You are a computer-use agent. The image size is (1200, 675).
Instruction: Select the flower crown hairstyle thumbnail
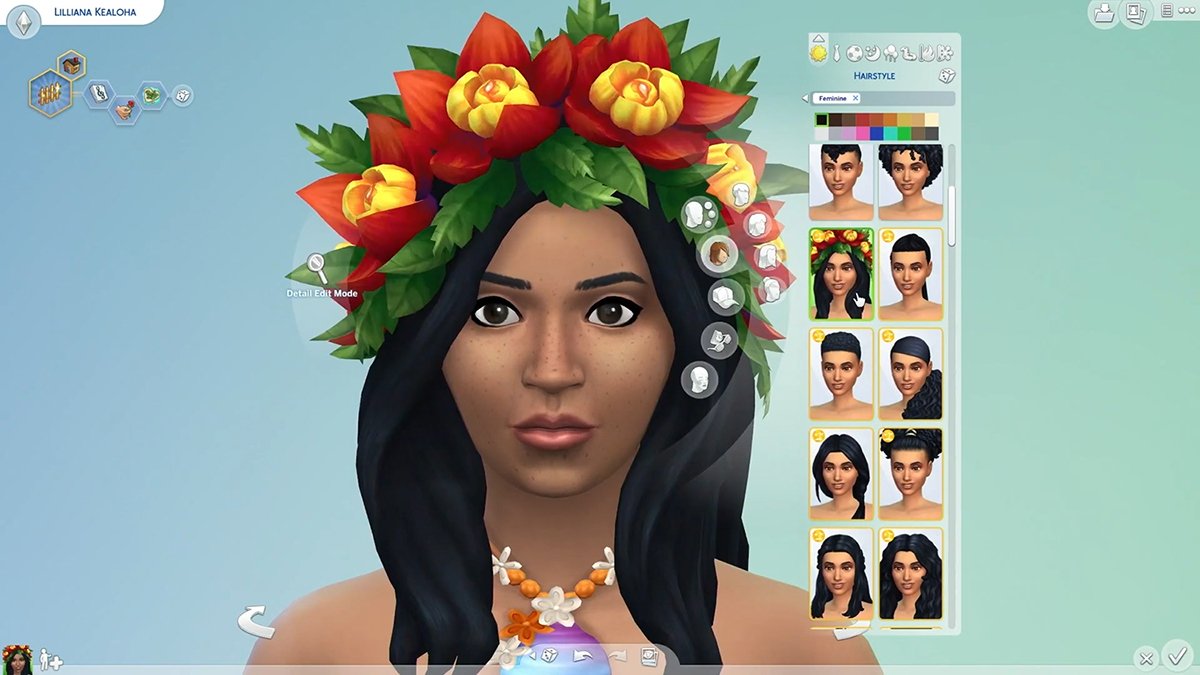click(841, 274)
